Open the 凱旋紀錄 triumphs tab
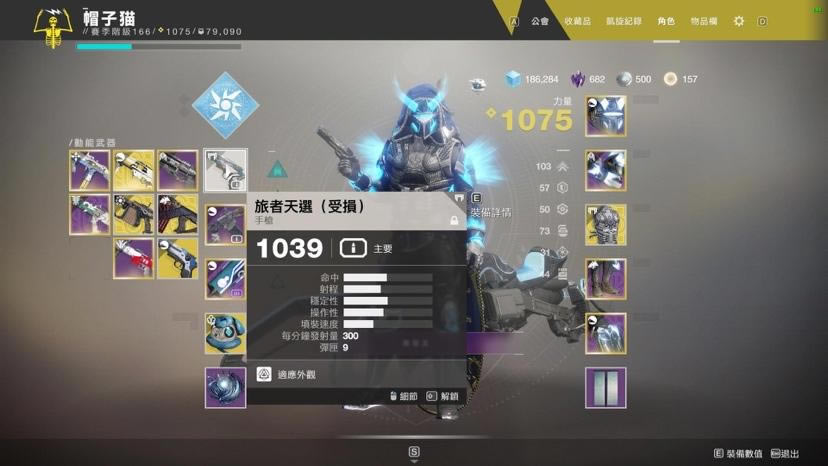This screenshot has width=828, height=466. pos(624,21)
